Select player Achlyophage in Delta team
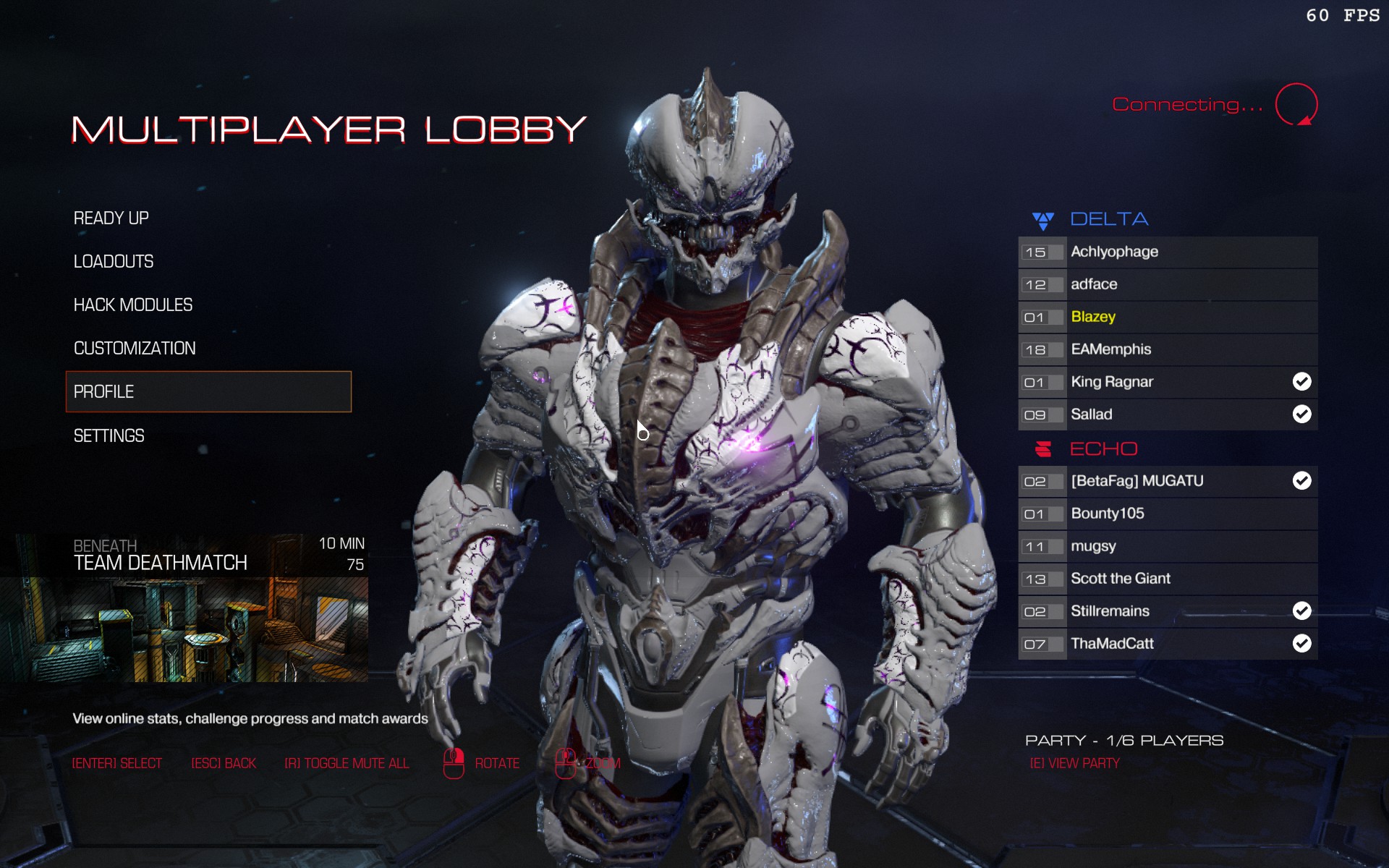Image resolution: width=1389 pixels, height=868 pixels. (1167, 252)
